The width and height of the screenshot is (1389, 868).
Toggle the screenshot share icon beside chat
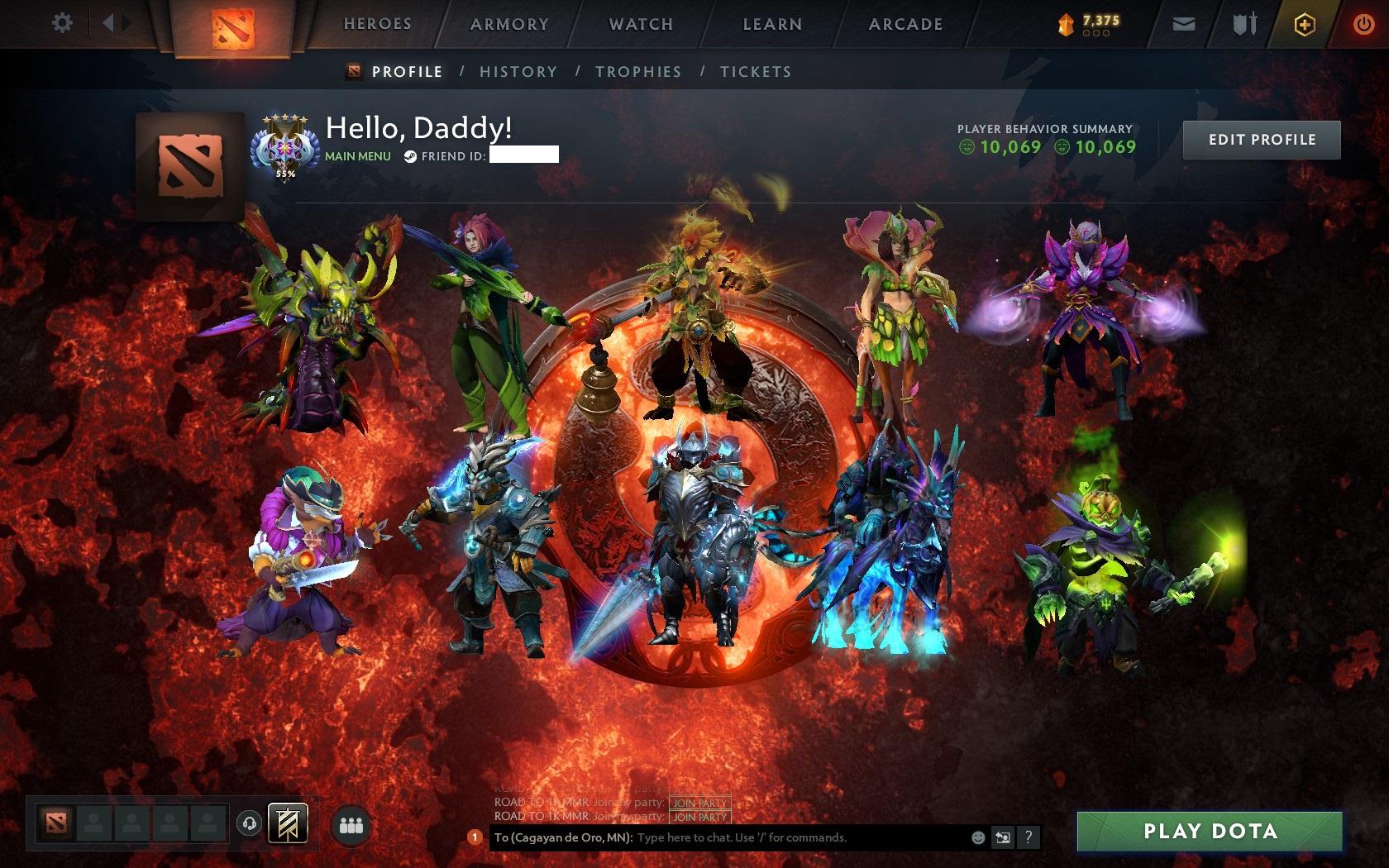1004,837
